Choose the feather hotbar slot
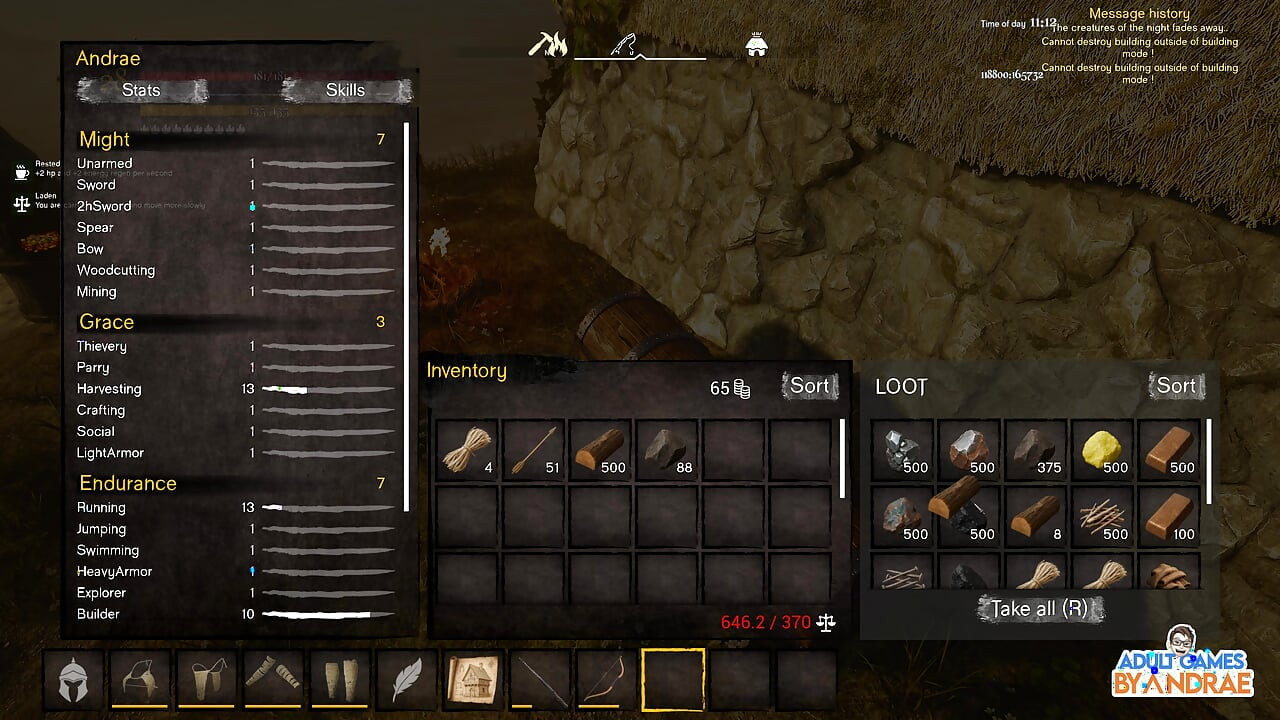 click(407, 679)
